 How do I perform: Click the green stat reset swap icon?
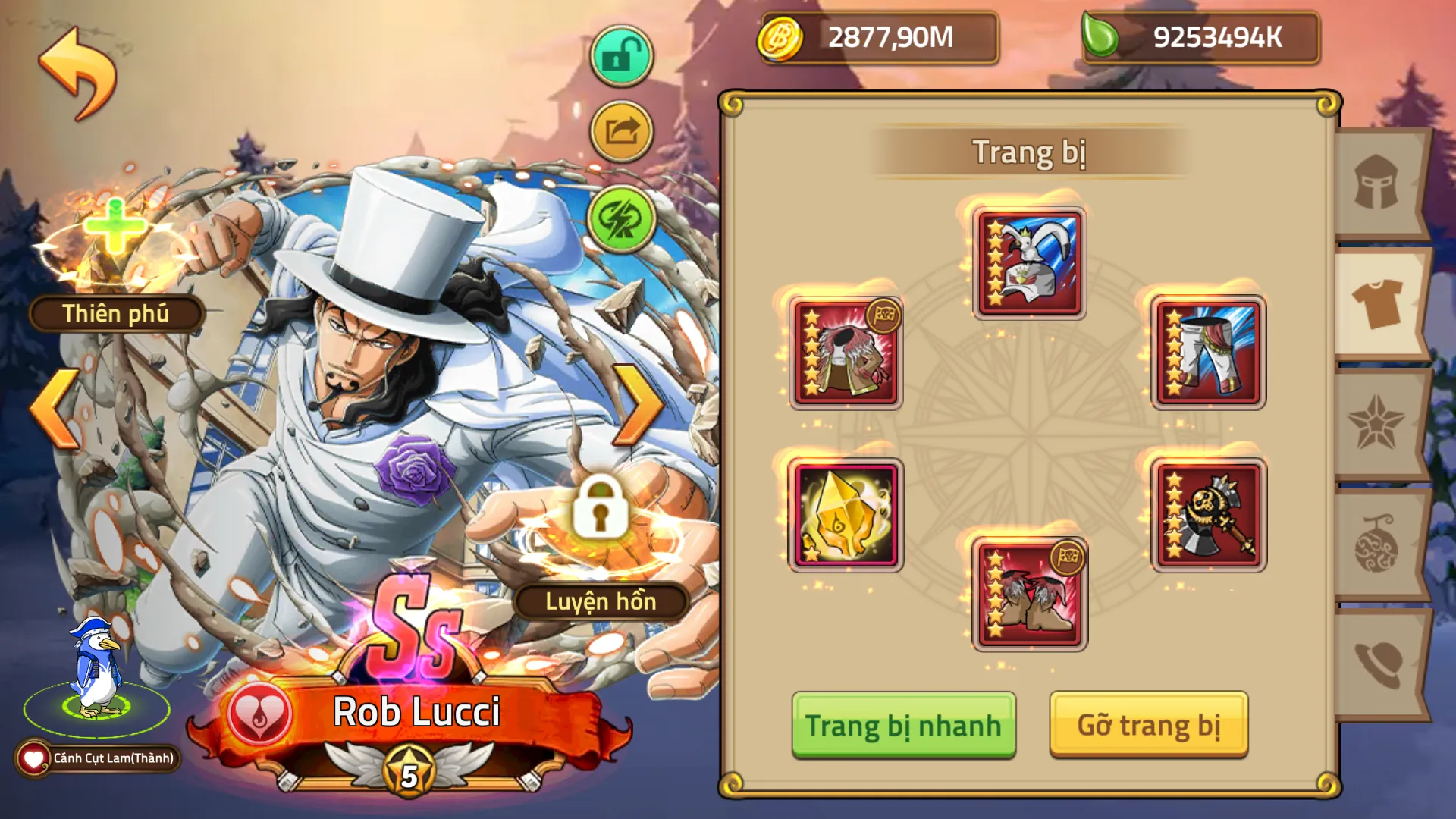tap(620, 220)
